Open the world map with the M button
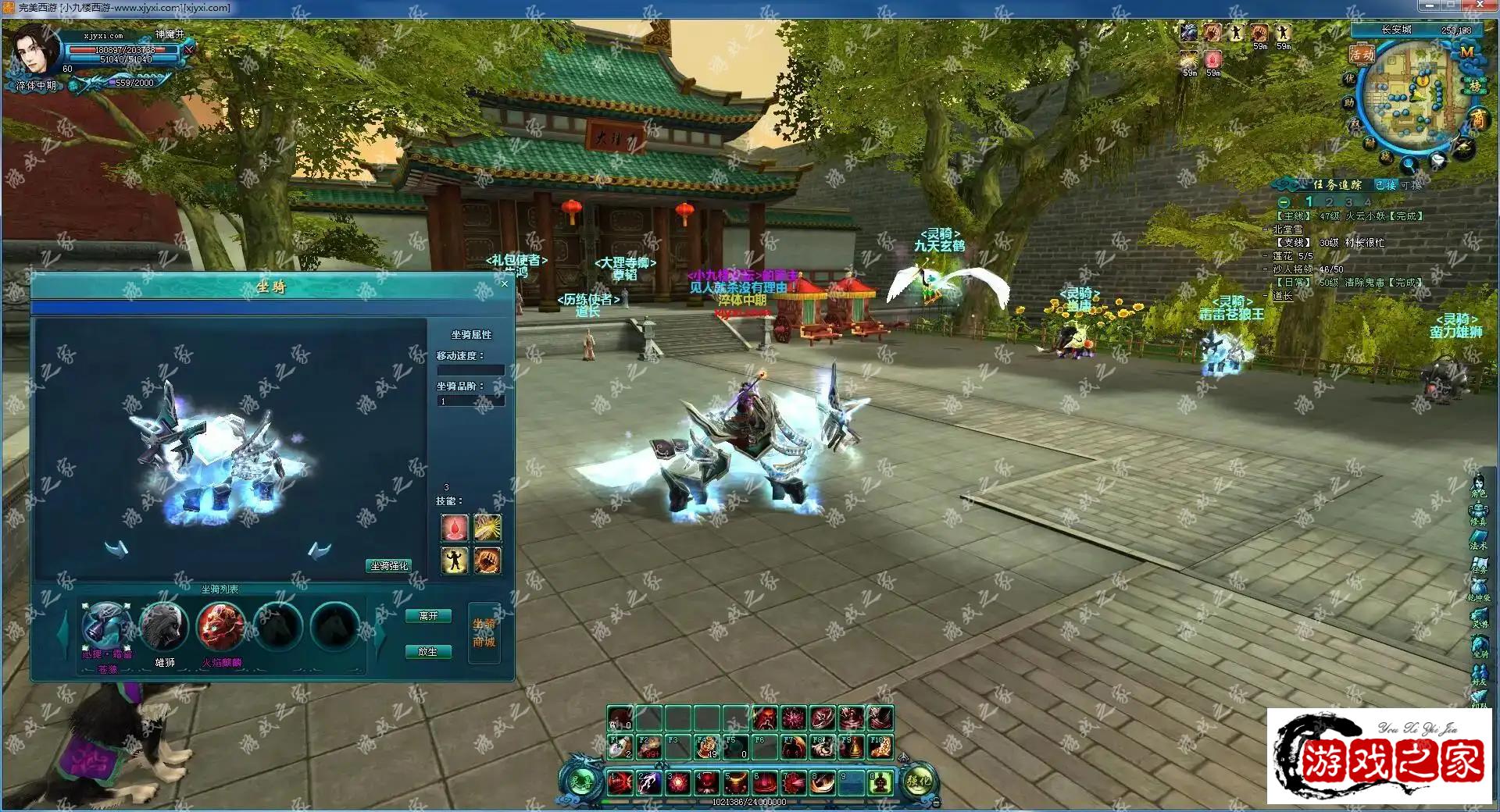Viewport: 1500px width, 812px height. pos(1466,52)
